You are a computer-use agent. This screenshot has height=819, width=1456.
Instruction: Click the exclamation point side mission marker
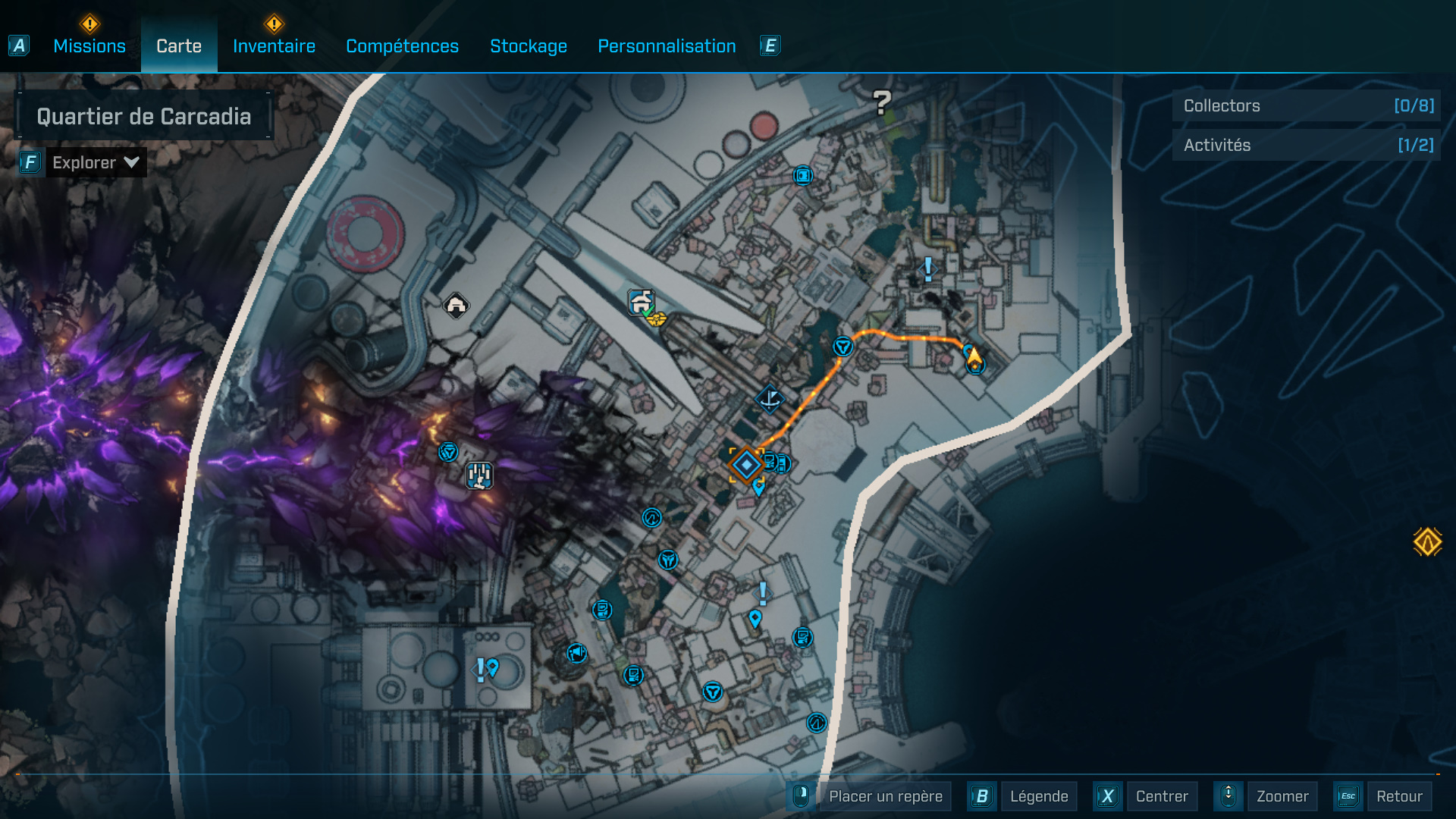pos(927,269)
